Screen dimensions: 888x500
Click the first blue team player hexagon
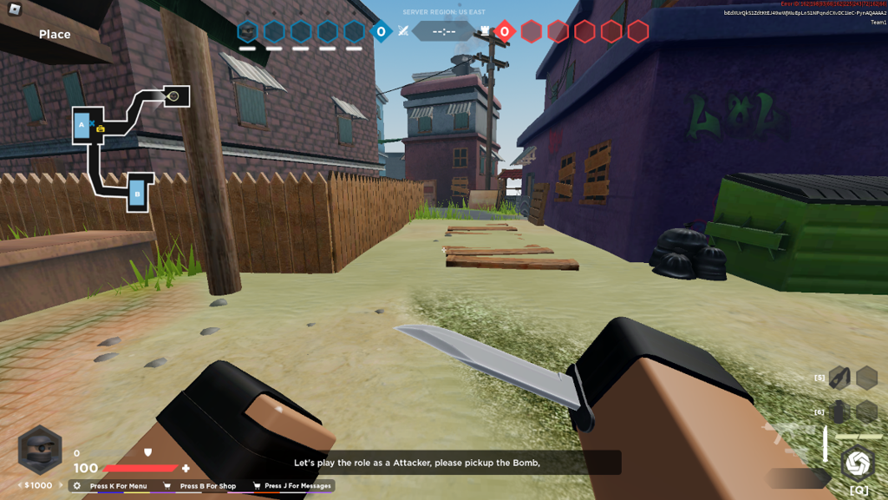click(x=247, y=32)
